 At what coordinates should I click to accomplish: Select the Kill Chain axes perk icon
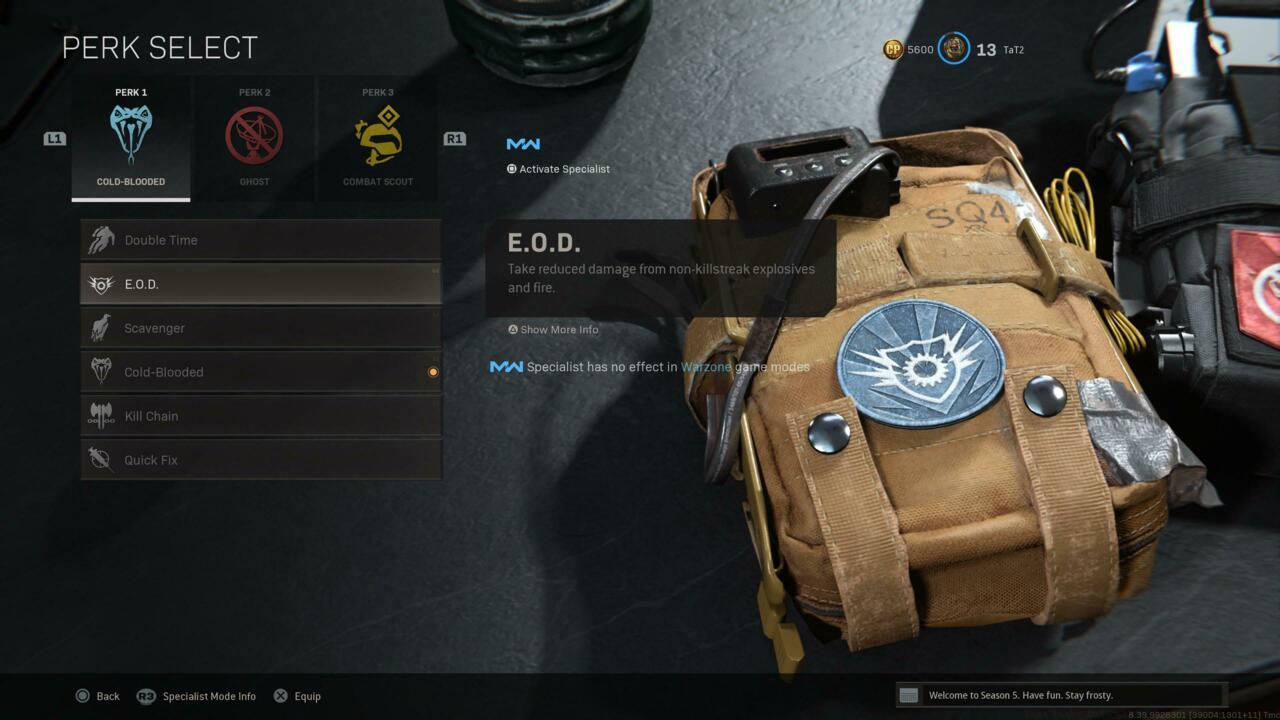pos(101,415)
